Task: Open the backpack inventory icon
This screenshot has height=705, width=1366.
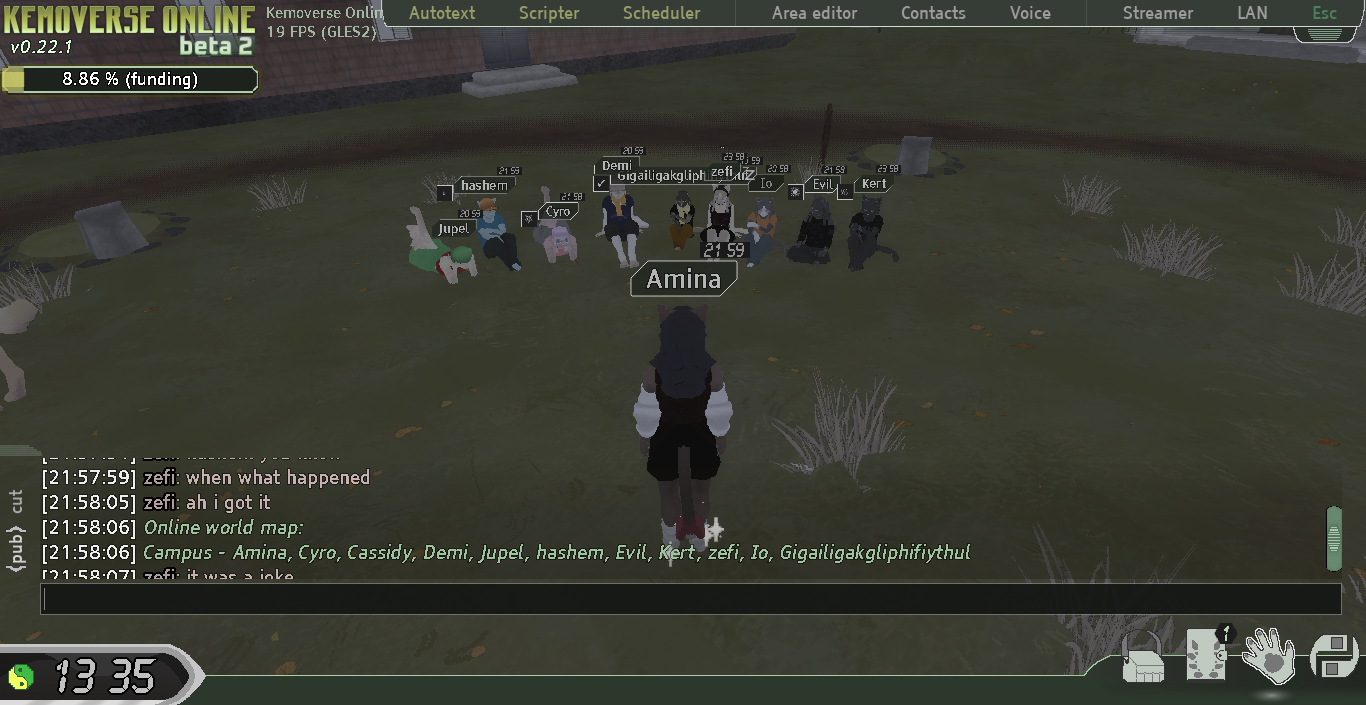Action: pos(1142,660)
